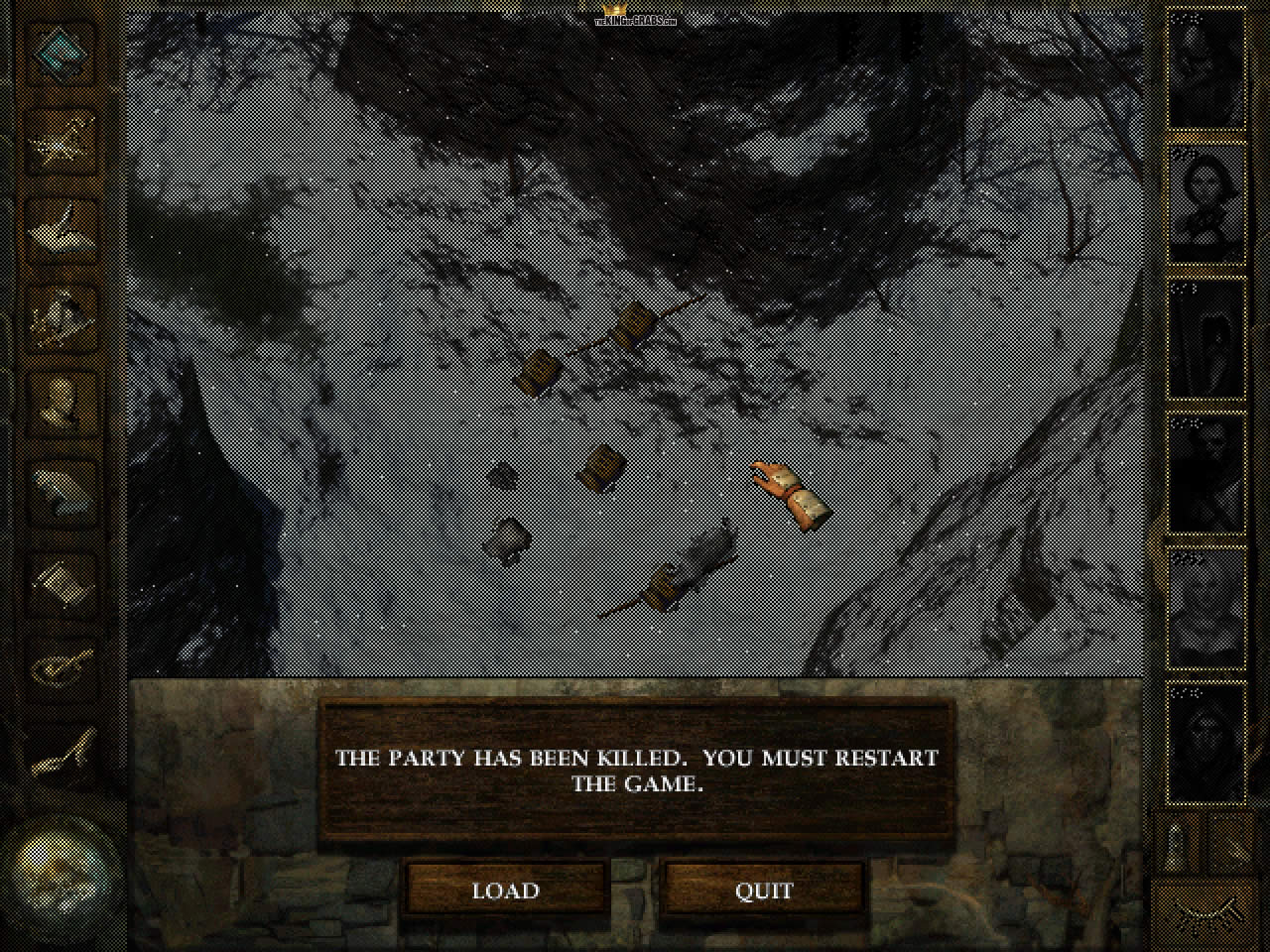Open the area map from the sidebar
The width and height of the screenshot is (1270, 952).
63,139
